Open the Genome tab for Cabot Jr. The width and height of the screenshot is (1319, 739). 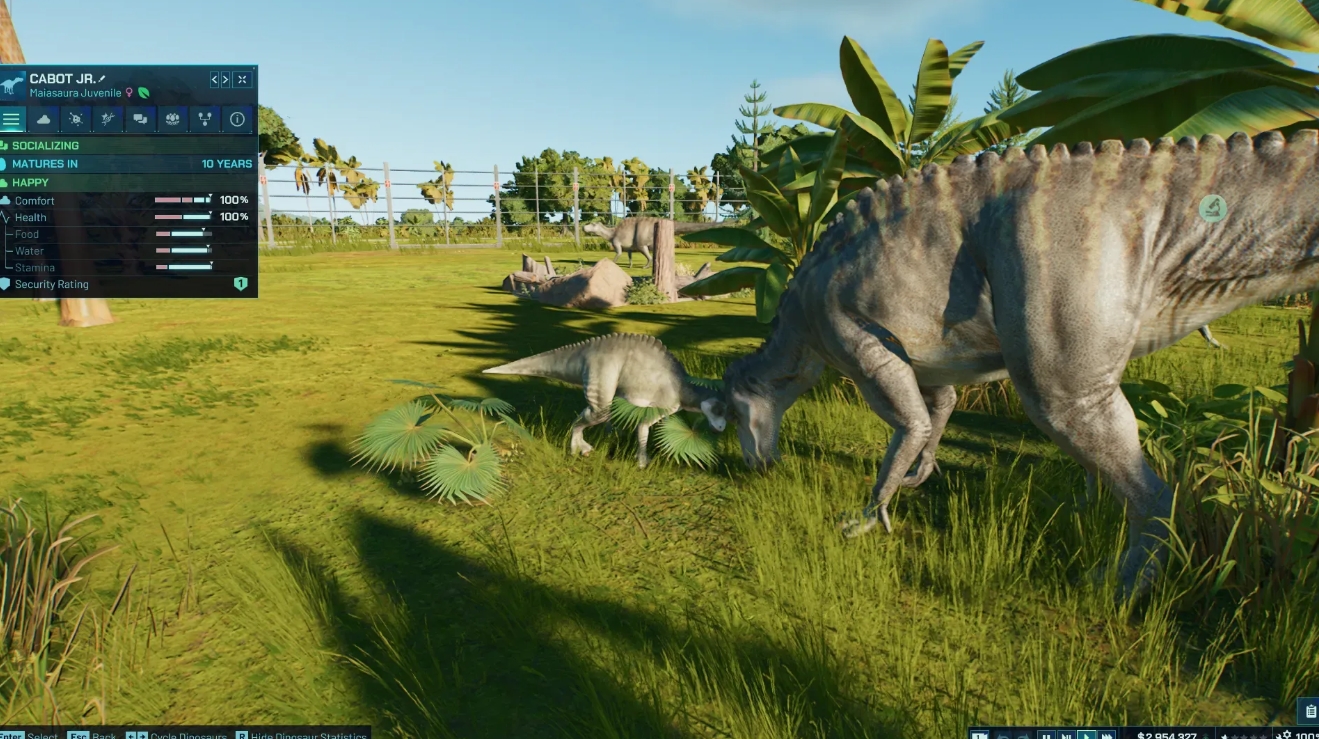[x=110, y=119]
